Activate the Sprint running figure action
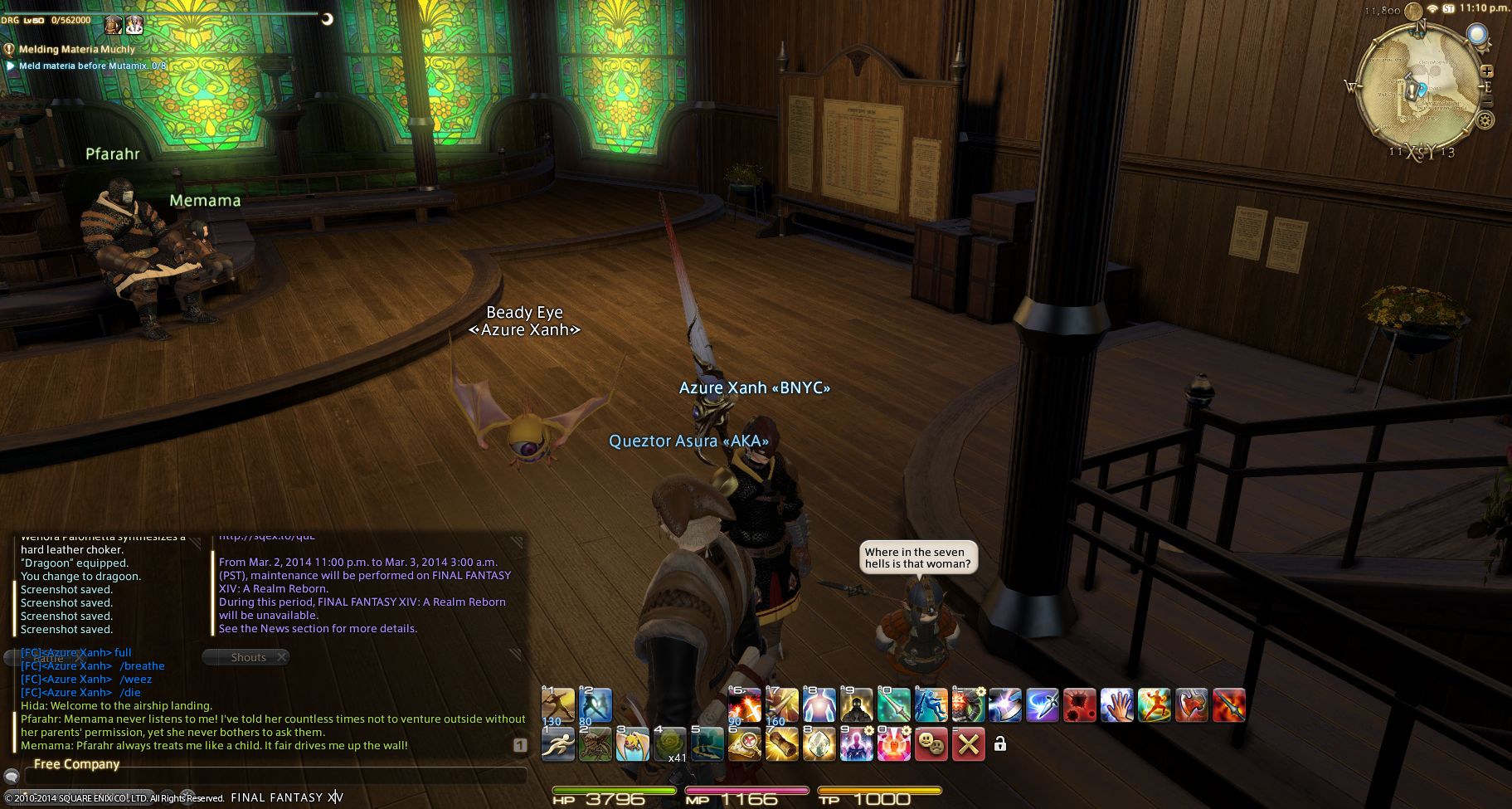 557,744
